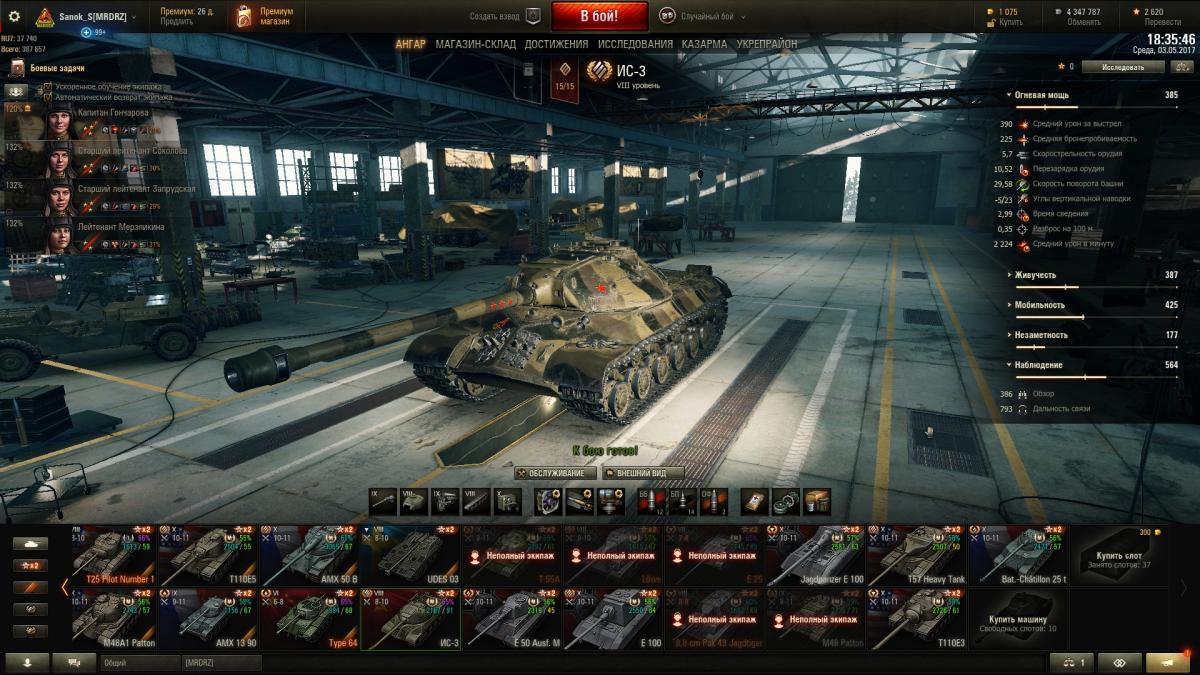Viewport: 1200px width, 675px height.
Task: Open the Исследования tab
Action: tap(635, 45)
